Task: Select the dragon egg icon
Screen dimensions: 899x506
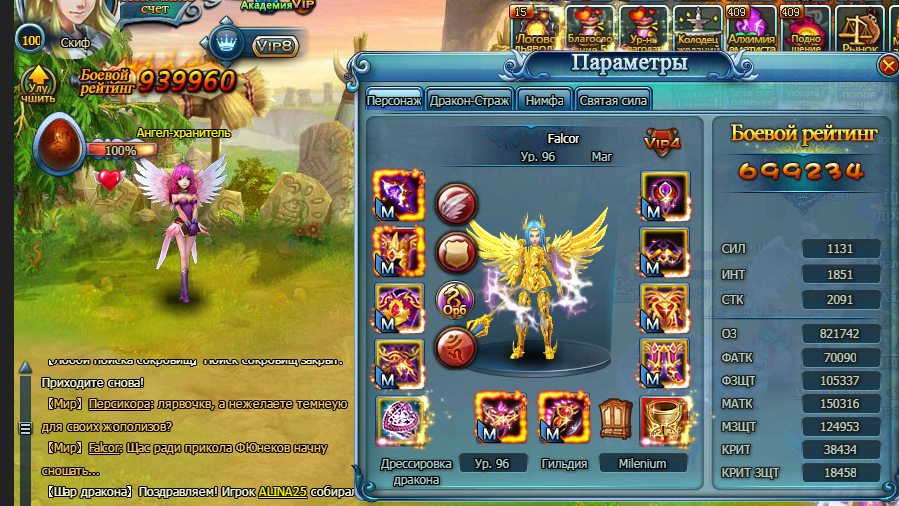Action: coord(57,145)
